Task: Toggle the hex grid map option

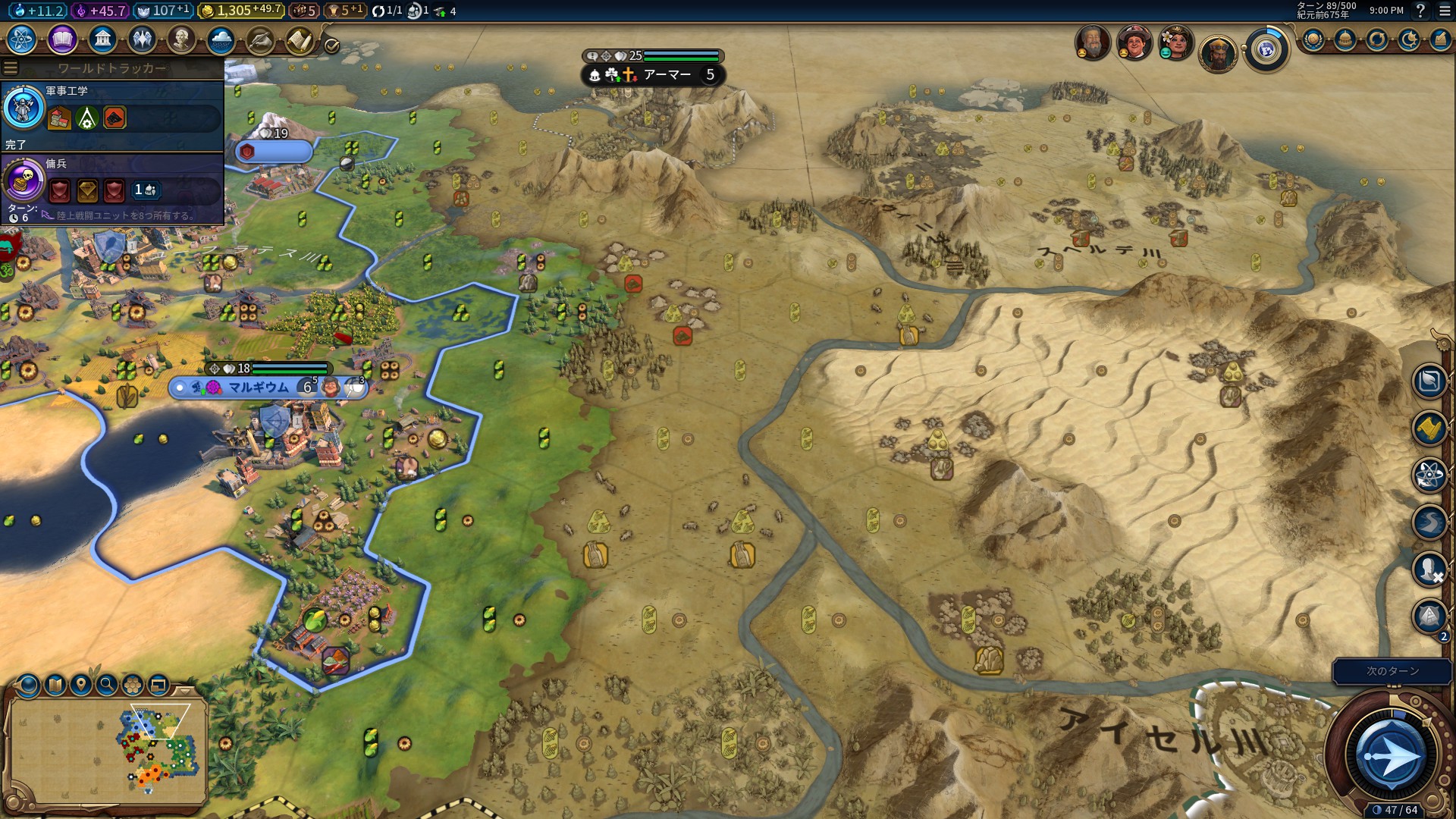Action: click(x=133, y=686)
